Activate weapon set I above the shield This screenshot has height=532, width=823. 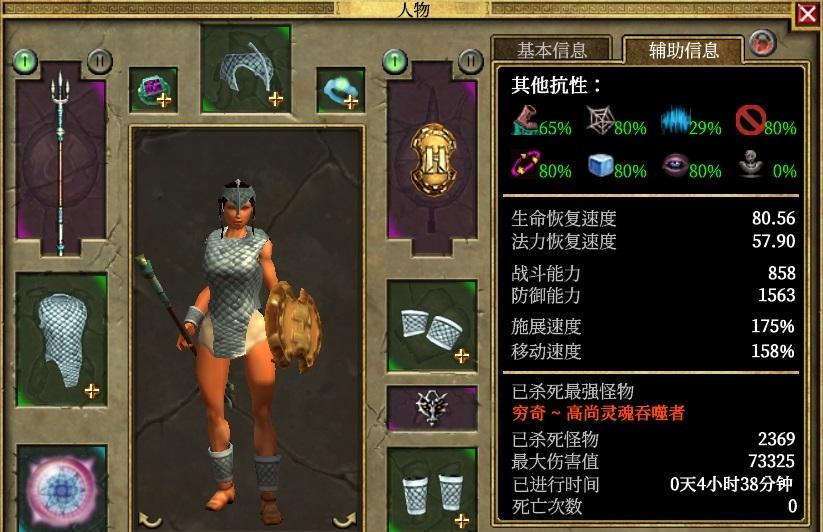click(396, 61)
